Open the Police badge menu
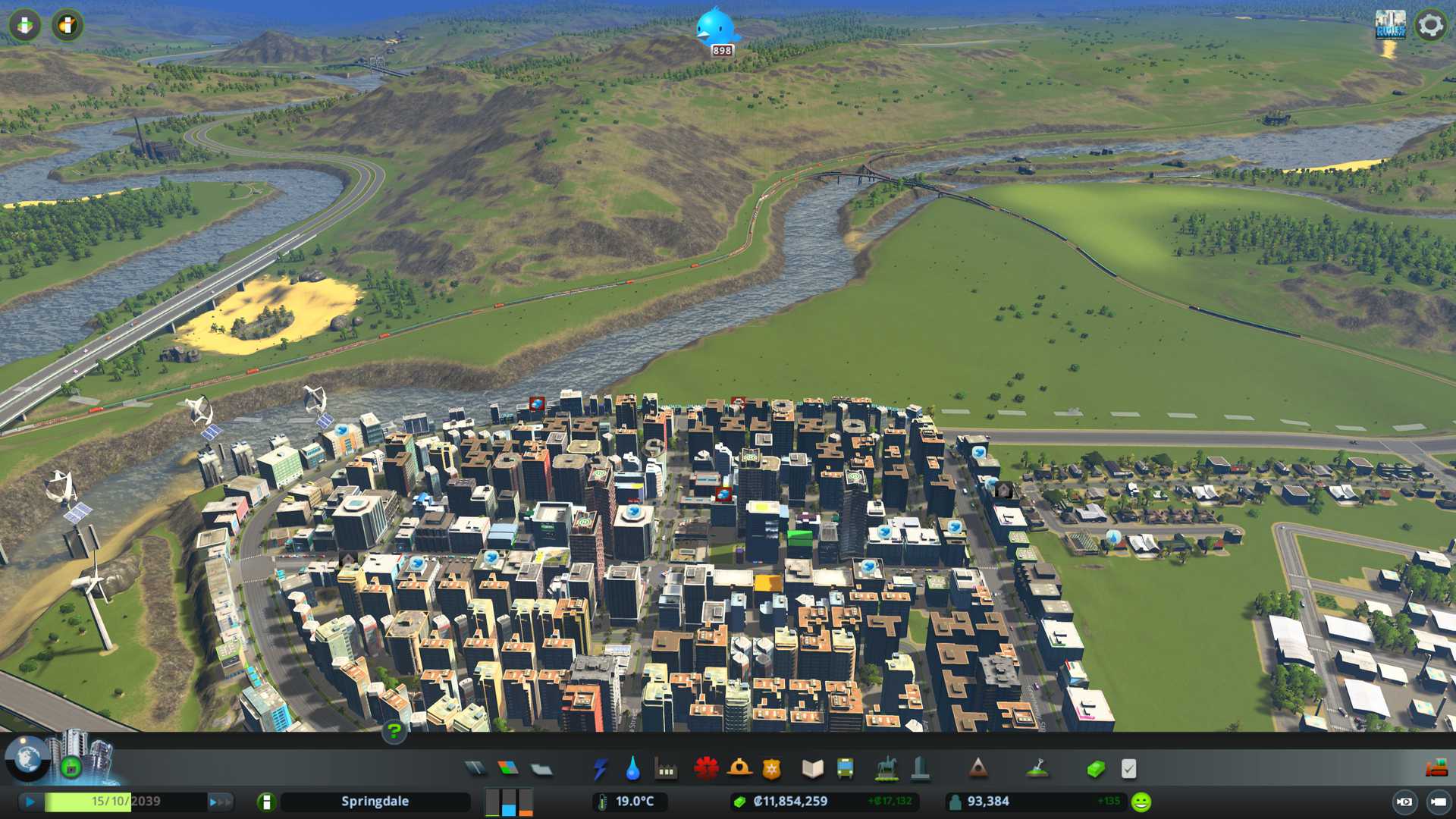1456x819 pixels. click(x=772, y=769)
